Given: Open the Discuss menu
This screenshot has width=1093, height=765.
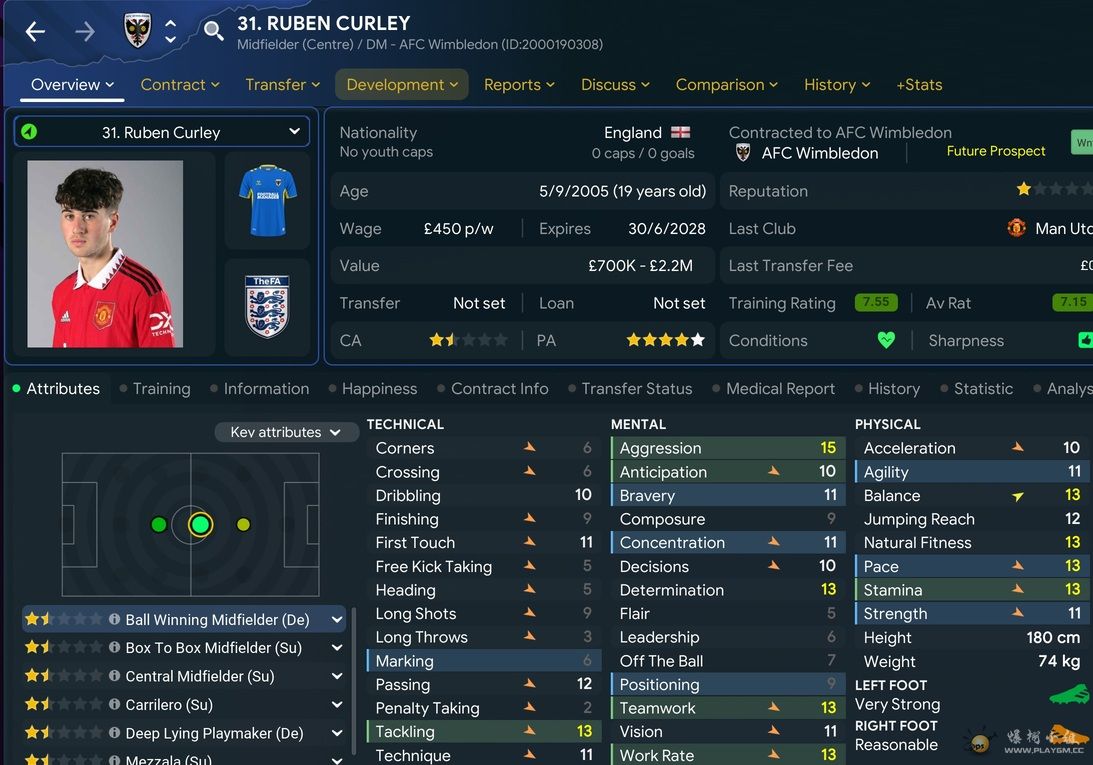Looking at the screenshot, I should [x=615, y=85].
